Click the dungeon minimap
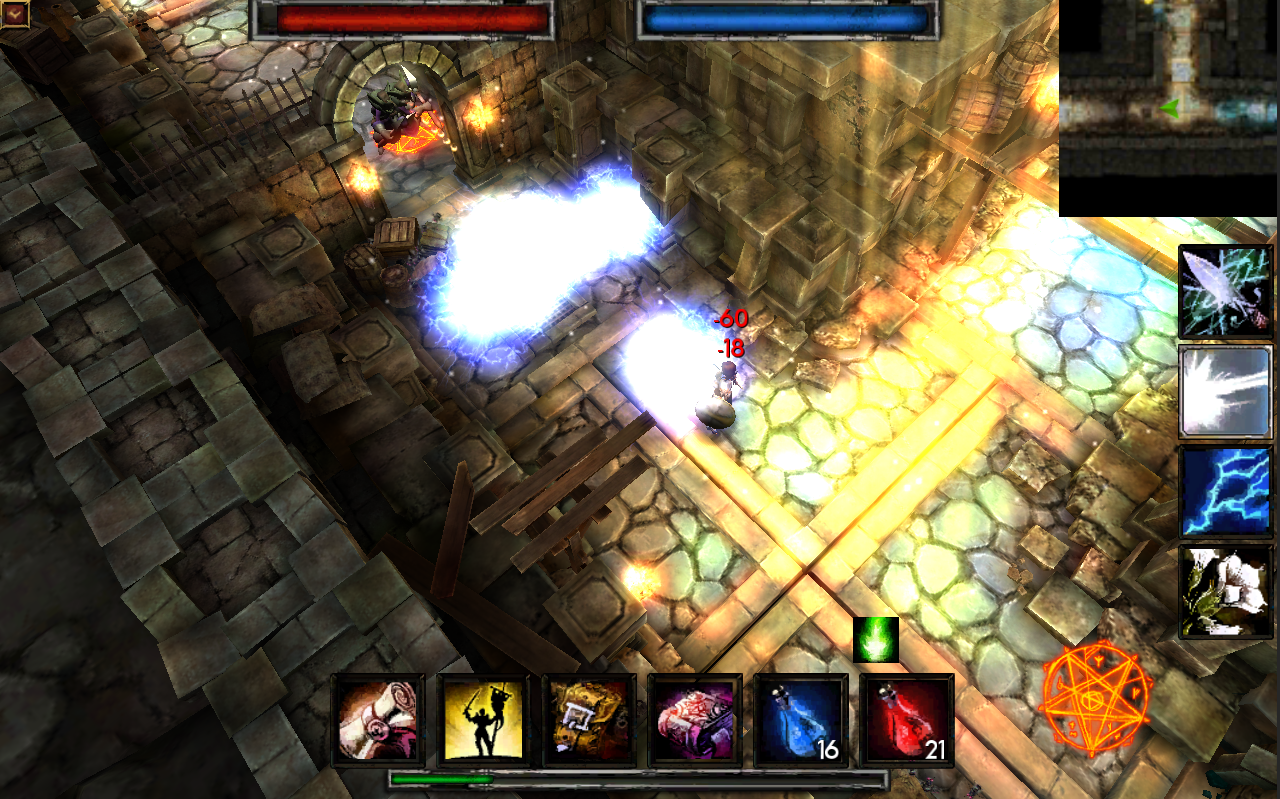The width and height of the screenshot is (1280, 799). [x=1168, y=107]
